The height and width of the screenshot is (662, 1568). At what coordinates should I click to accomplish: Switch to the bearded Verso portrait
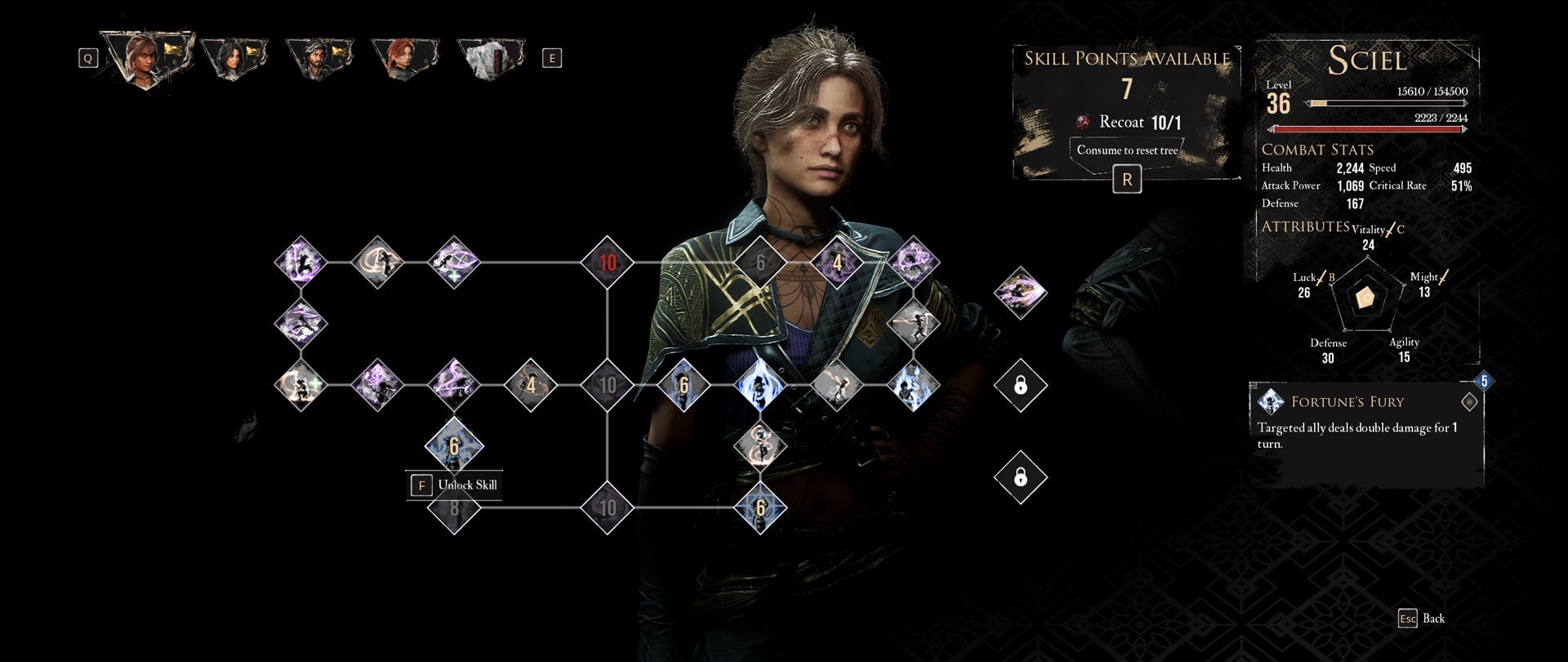(x=318, y=57)
